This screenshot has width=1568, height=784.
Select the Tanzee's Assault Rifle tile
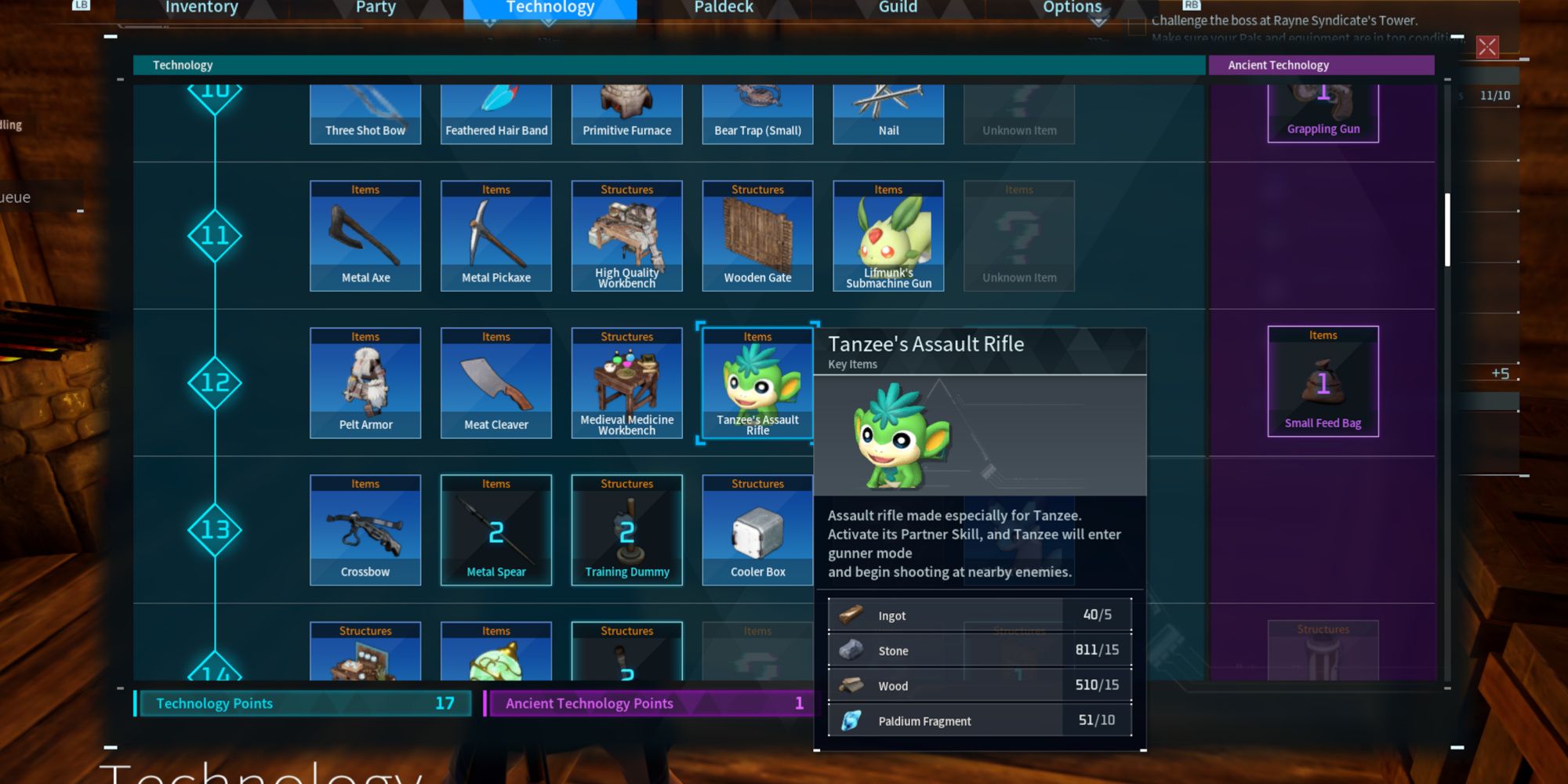[757, 383]
